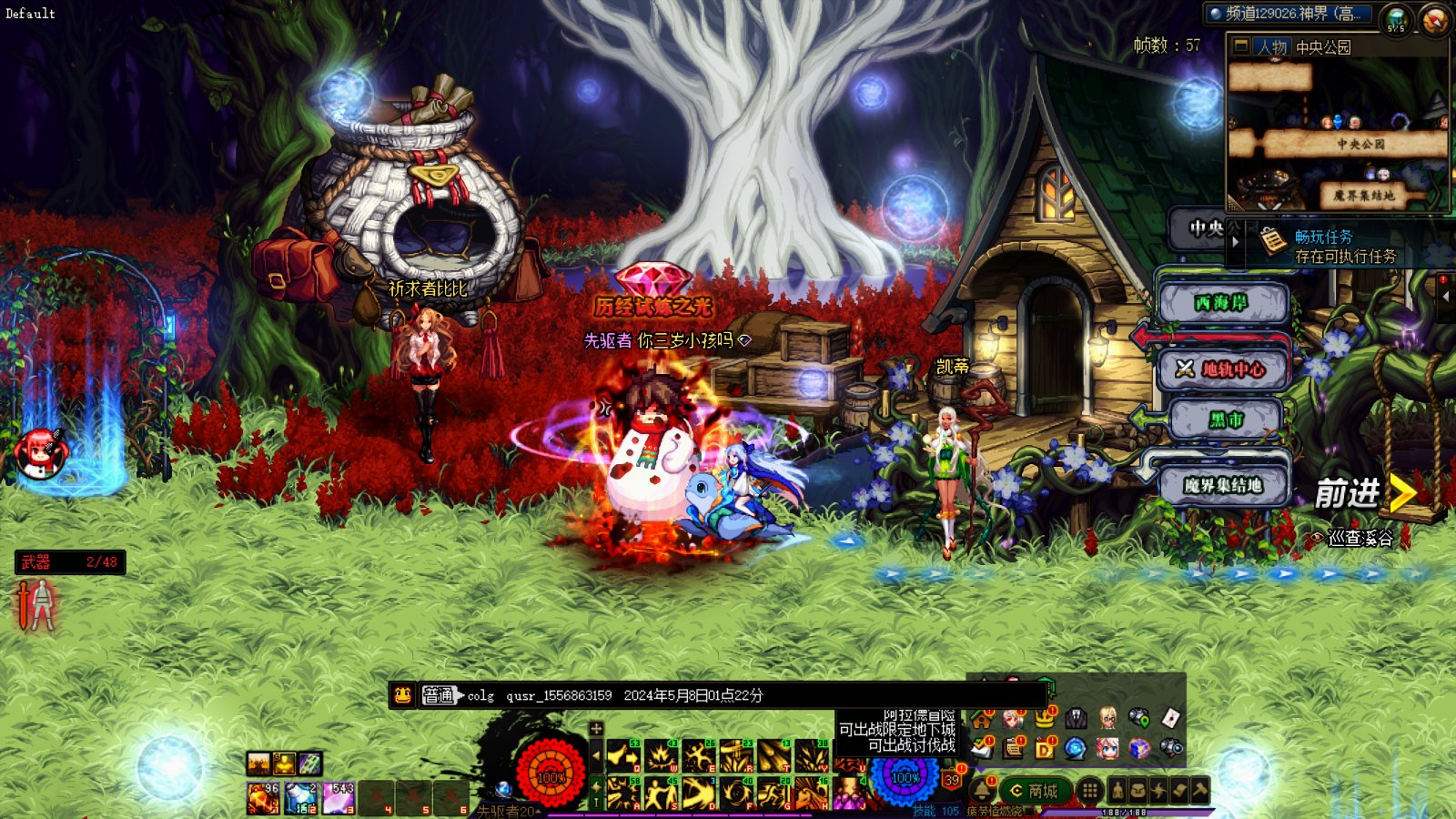Open the channel selector 频道129026
This screenshot has width=1456, height=819.
pyautogui.click(x=1292, y=14)
